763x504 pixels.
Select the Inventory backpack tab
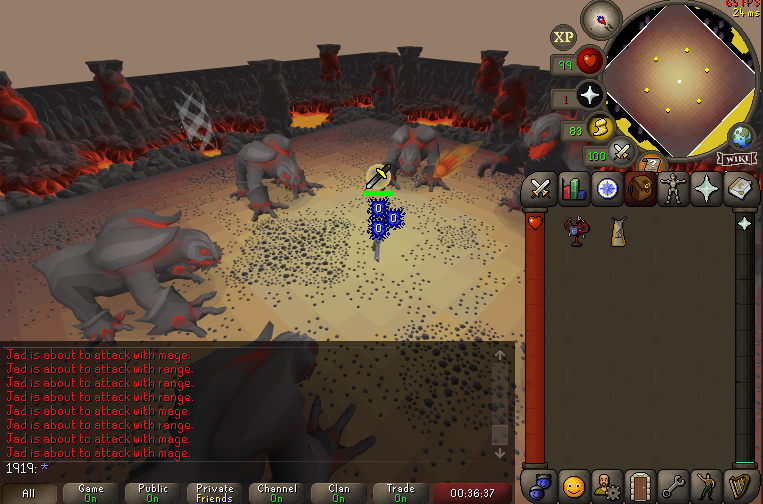640,188
